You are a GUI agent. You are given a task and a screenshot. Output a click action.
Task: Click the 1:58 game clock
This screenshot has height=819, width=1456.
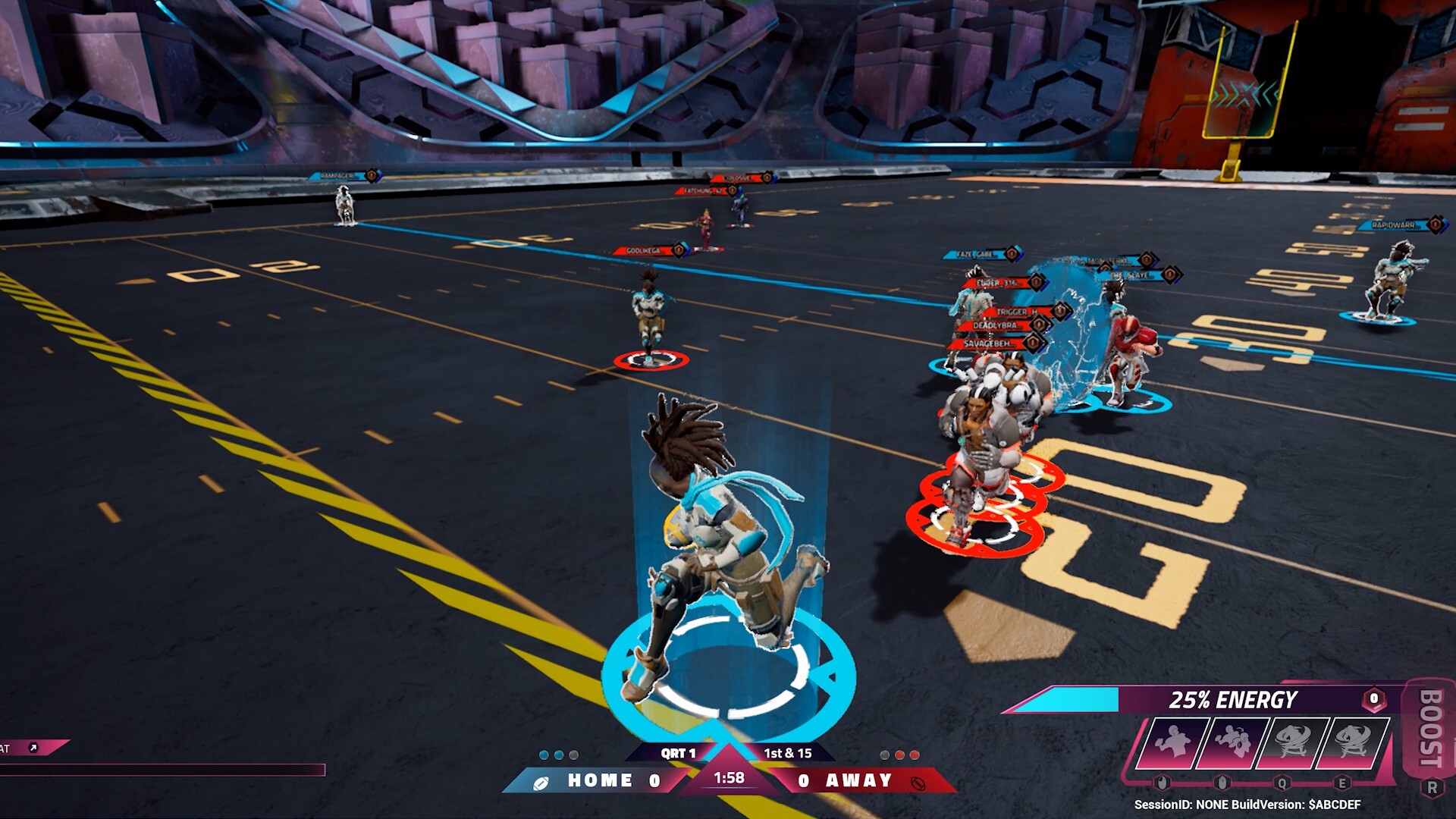coord(729,778)
